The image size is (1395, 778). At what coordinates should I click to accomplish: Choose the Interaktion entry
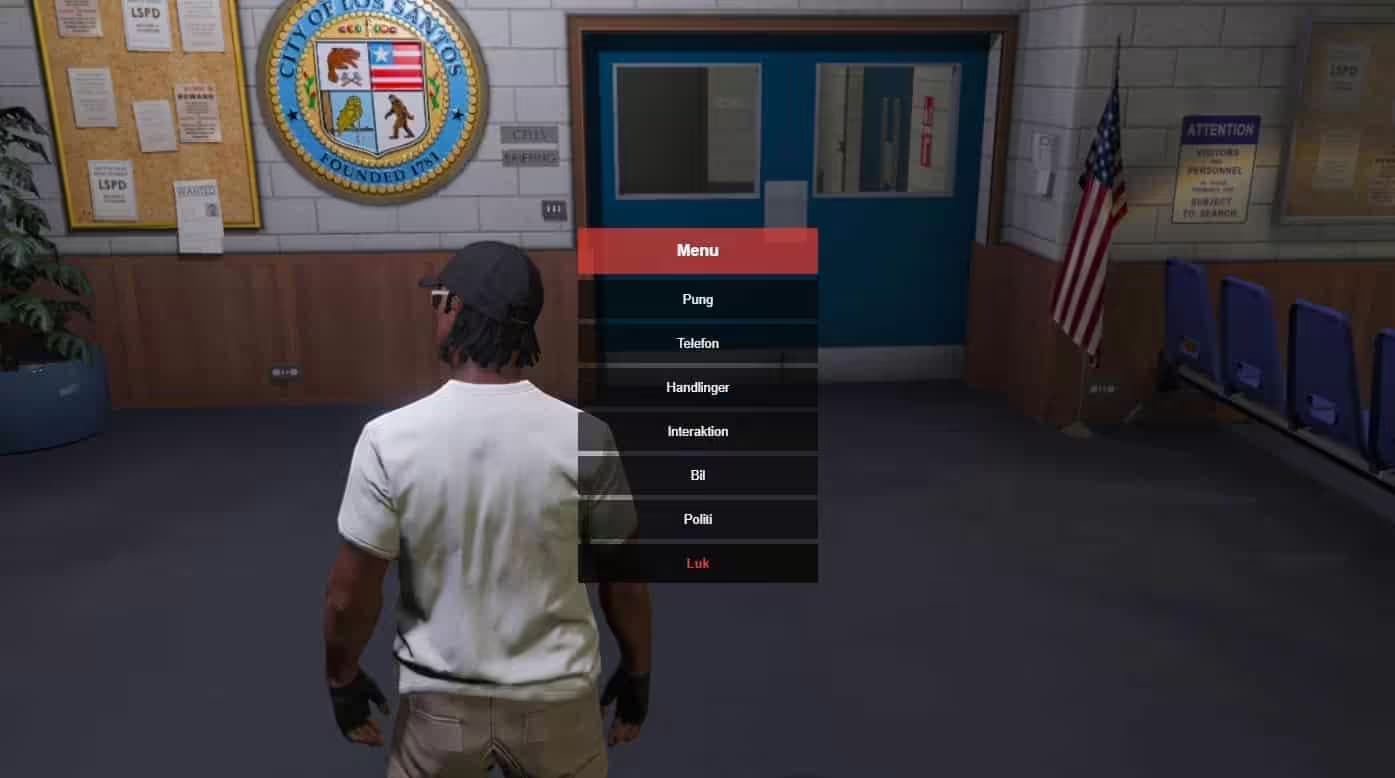[x=697, y=431]
